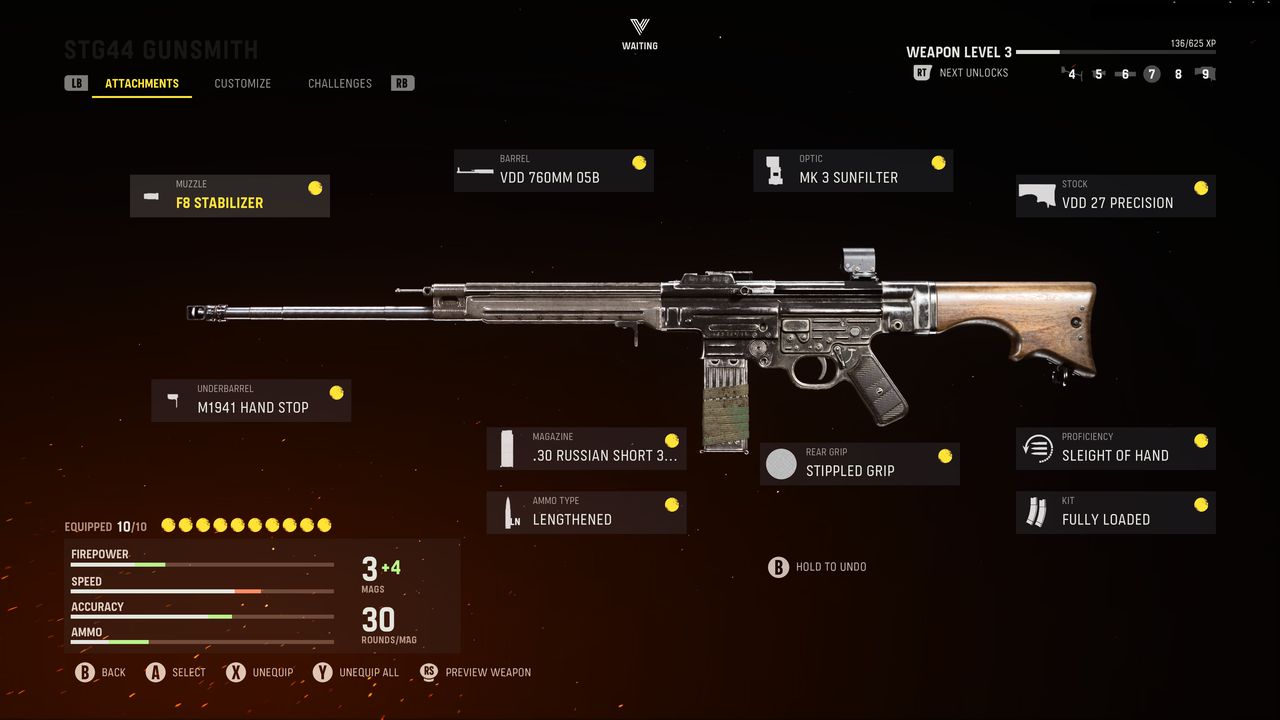Open the Customize tab

tap(242, 84)
